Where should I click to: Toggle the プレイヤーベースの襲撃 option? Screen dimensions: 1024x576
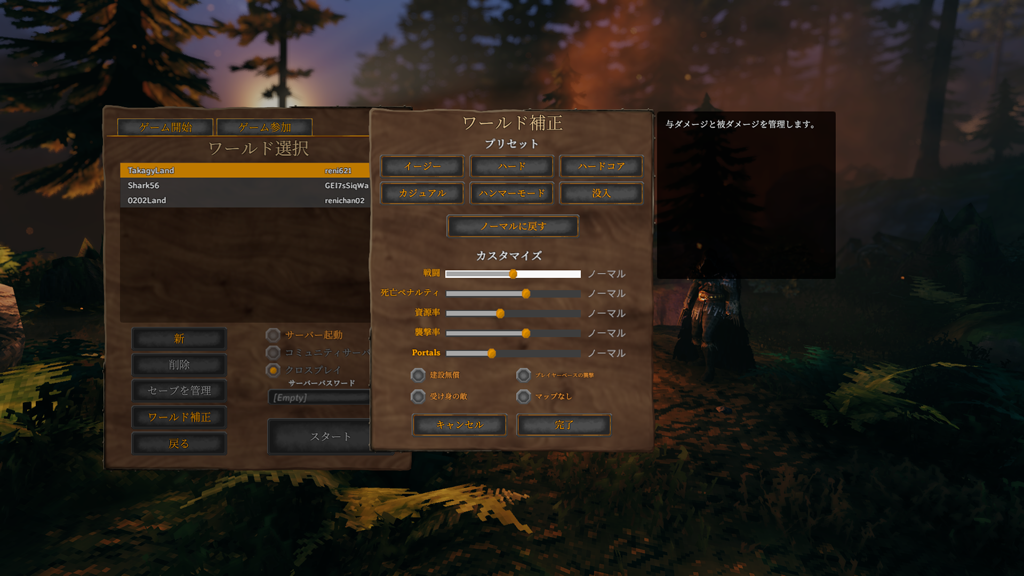pos(523,375)
